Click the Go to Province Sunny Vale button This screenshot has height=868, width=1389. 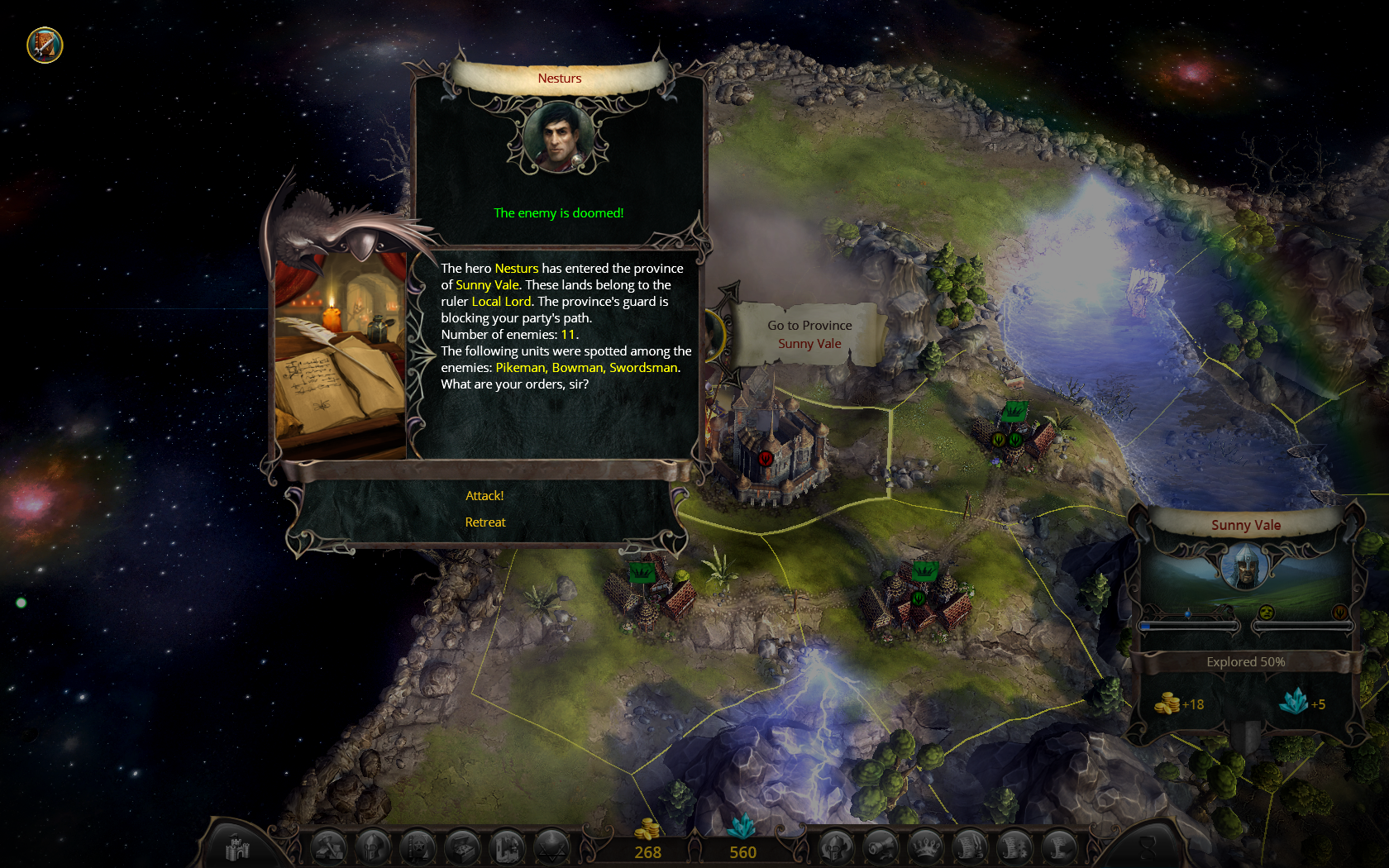809,335
